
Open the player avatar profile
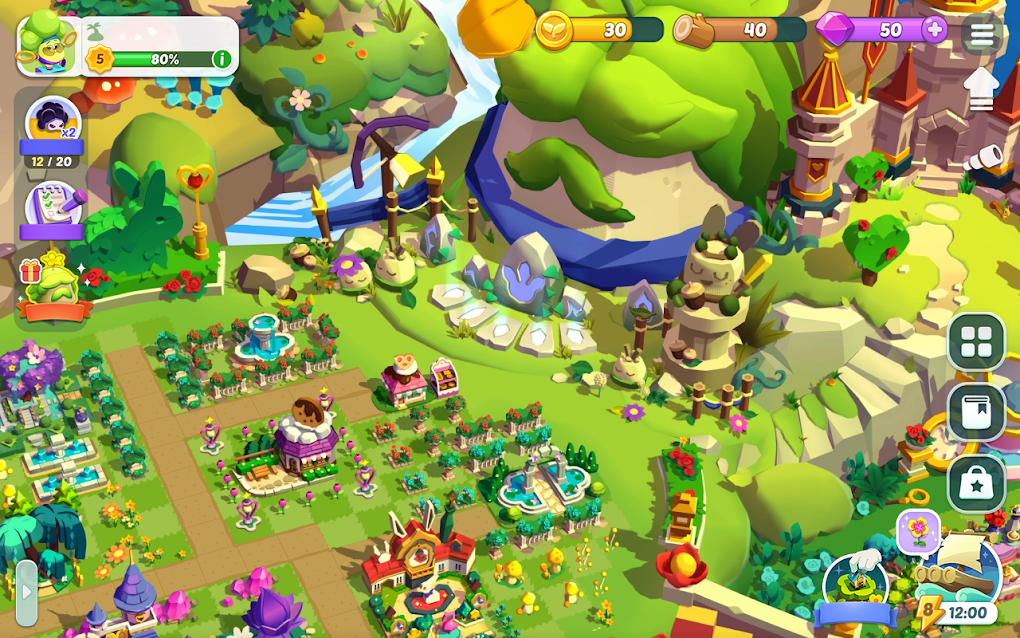(x=47, y=45)
